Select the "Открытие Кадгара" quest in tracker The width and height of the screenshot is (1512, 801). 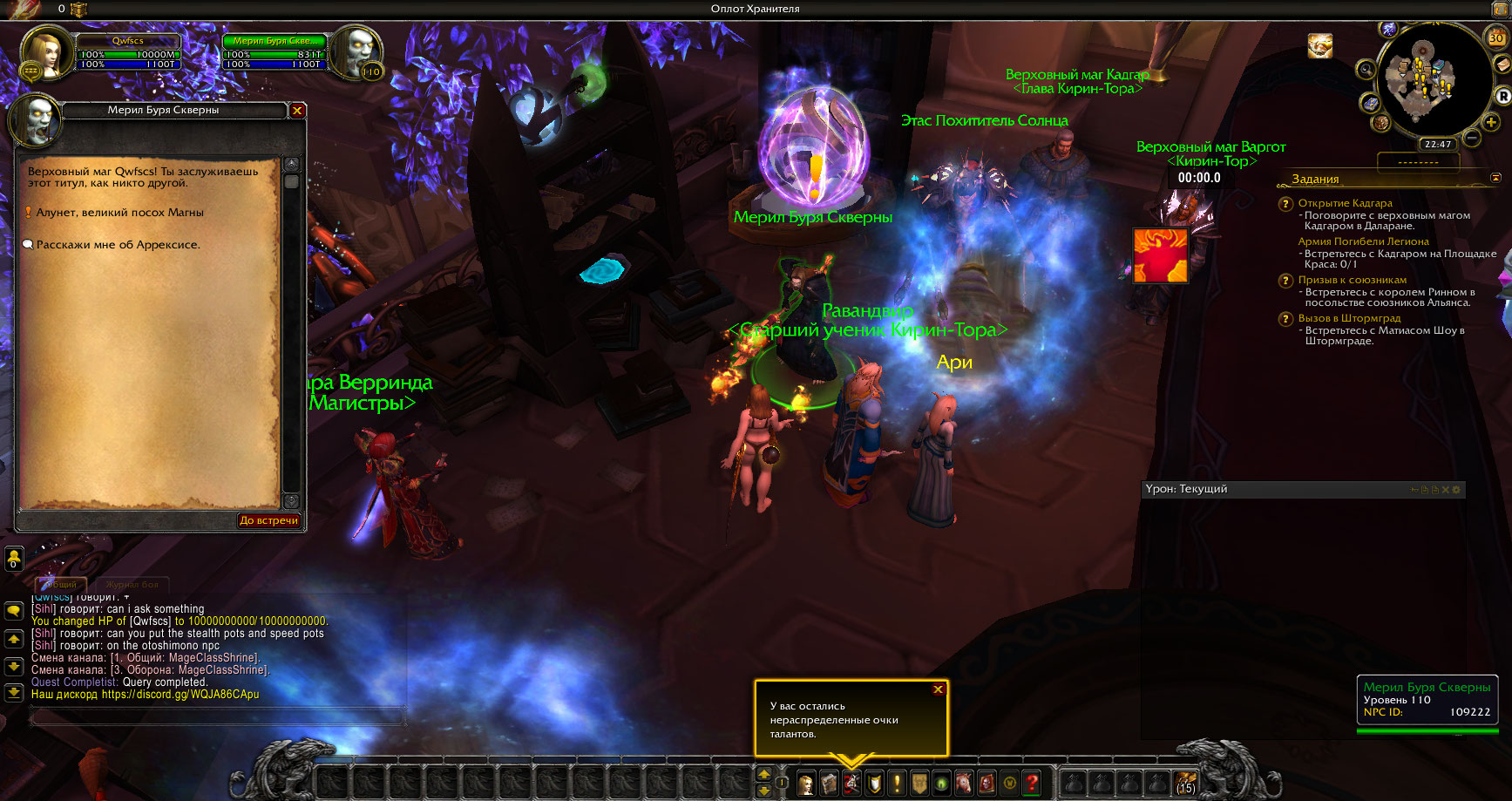click(1345, 203)
